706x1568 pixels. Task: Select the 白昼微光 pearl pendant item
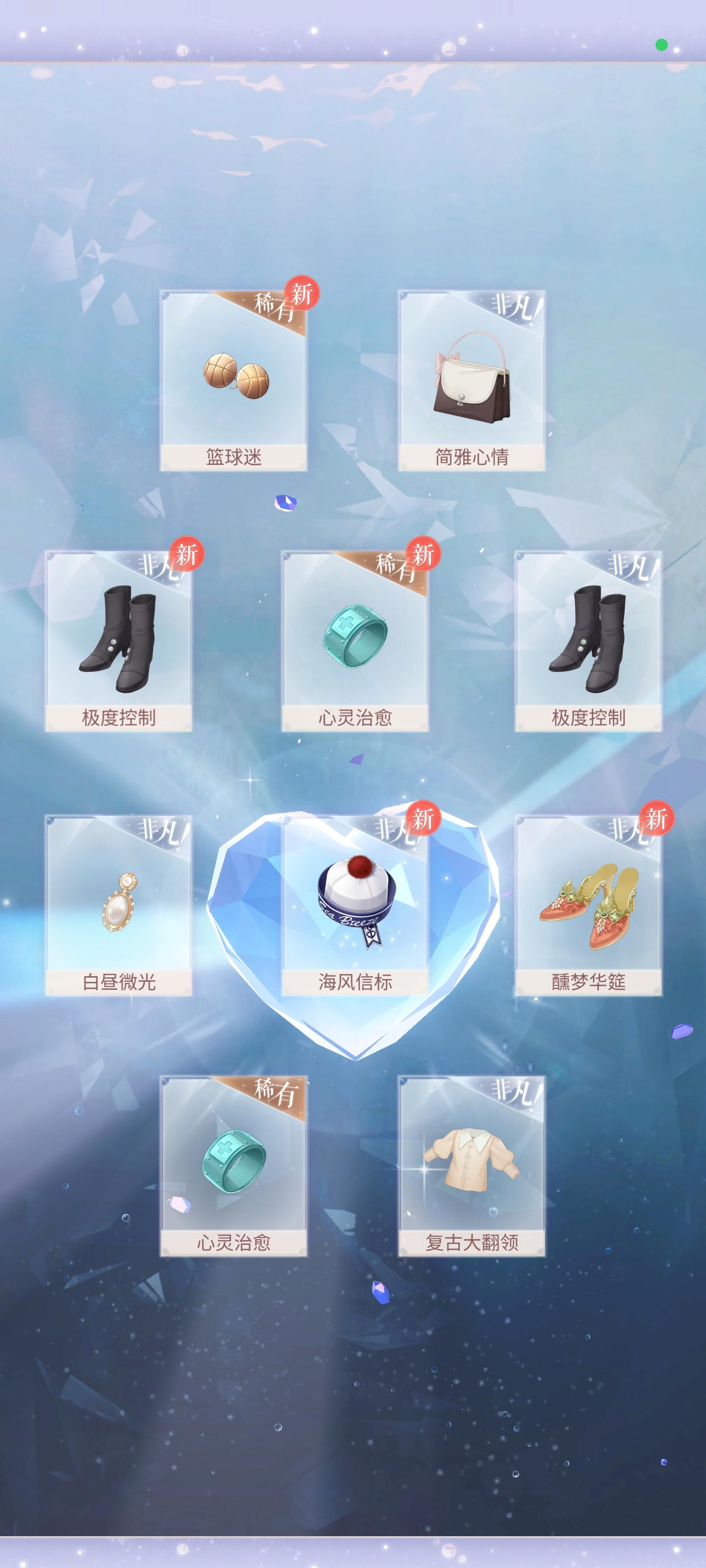pyautogui.click(x=120, y=907)
